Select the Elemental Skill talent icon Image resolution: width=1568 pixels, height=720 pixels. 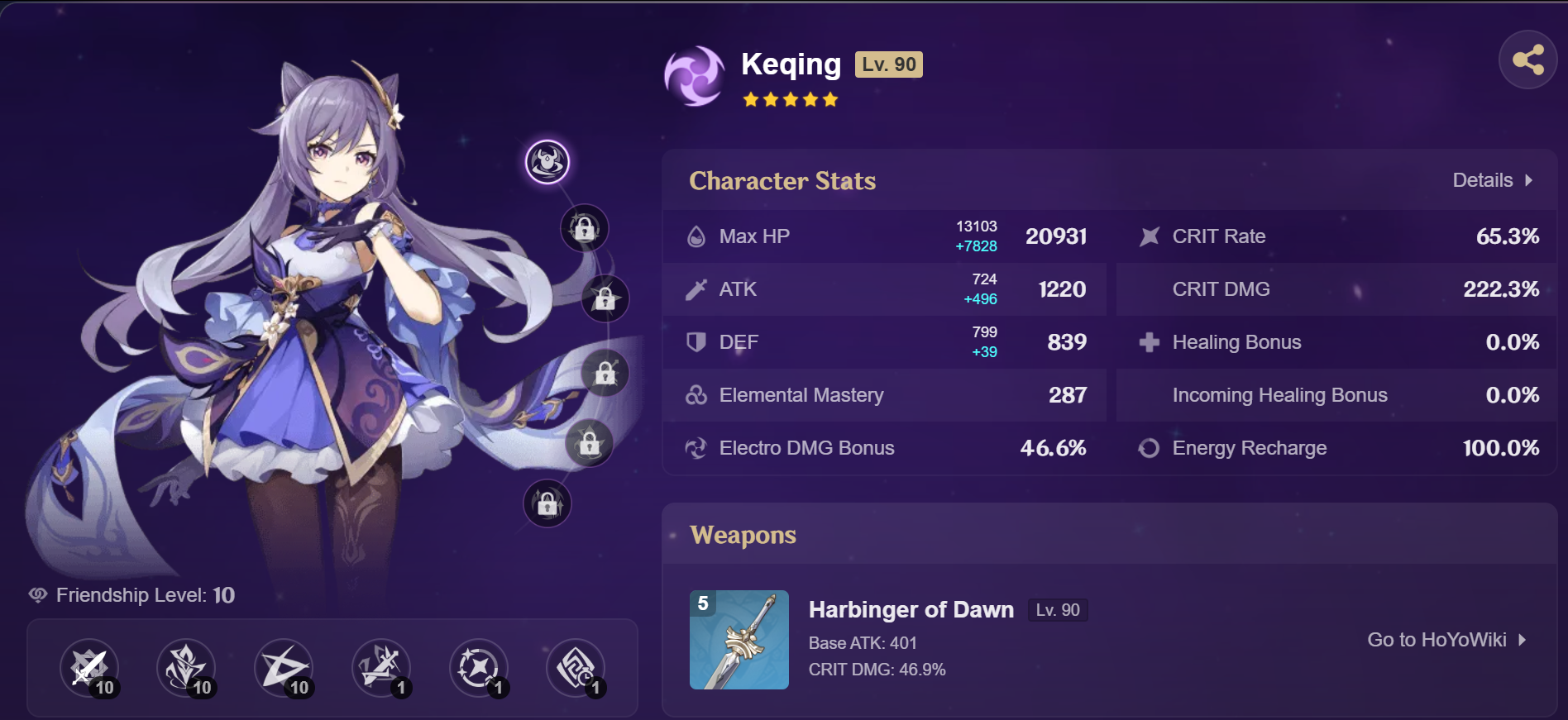pos(186,668)
